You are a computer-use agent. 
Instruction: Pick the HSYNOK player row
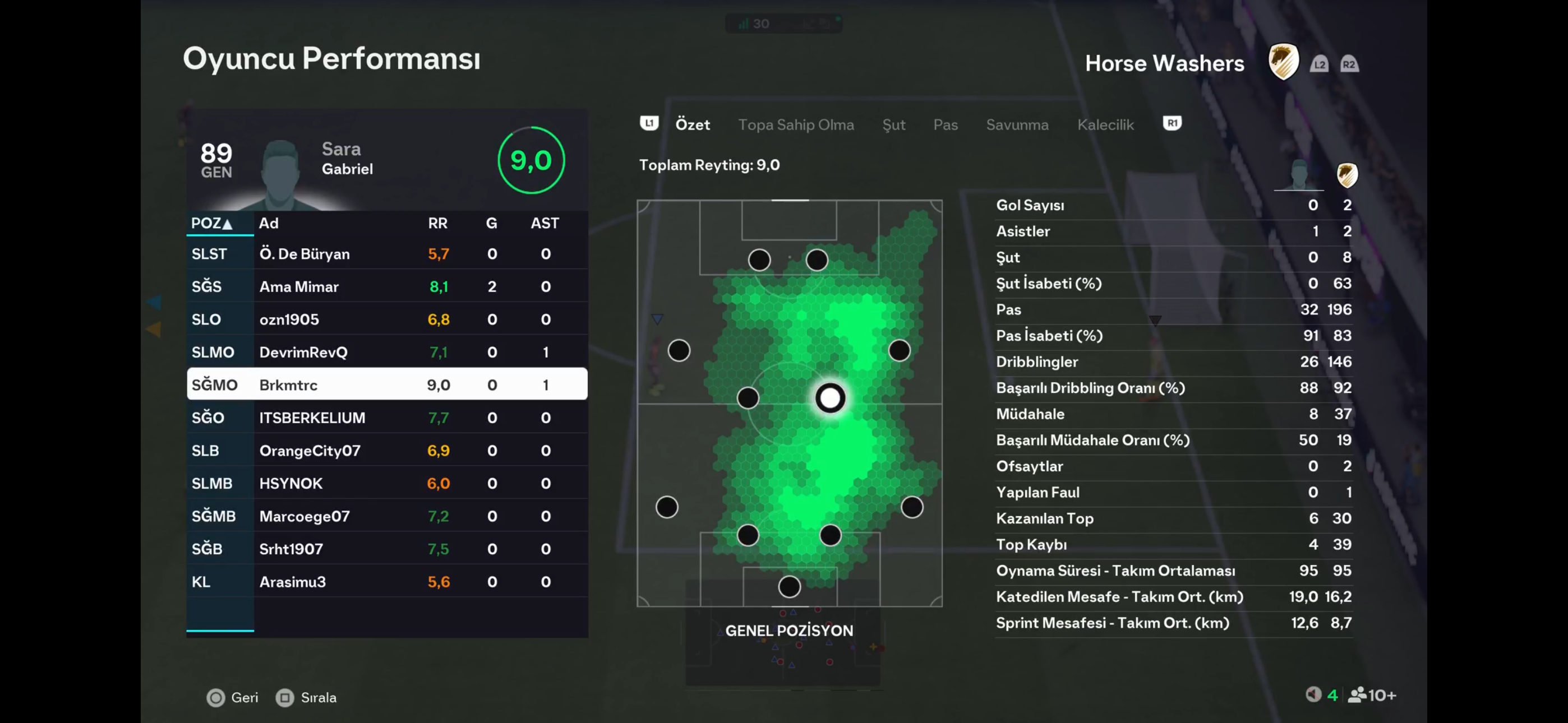click(x=386, y=483)
